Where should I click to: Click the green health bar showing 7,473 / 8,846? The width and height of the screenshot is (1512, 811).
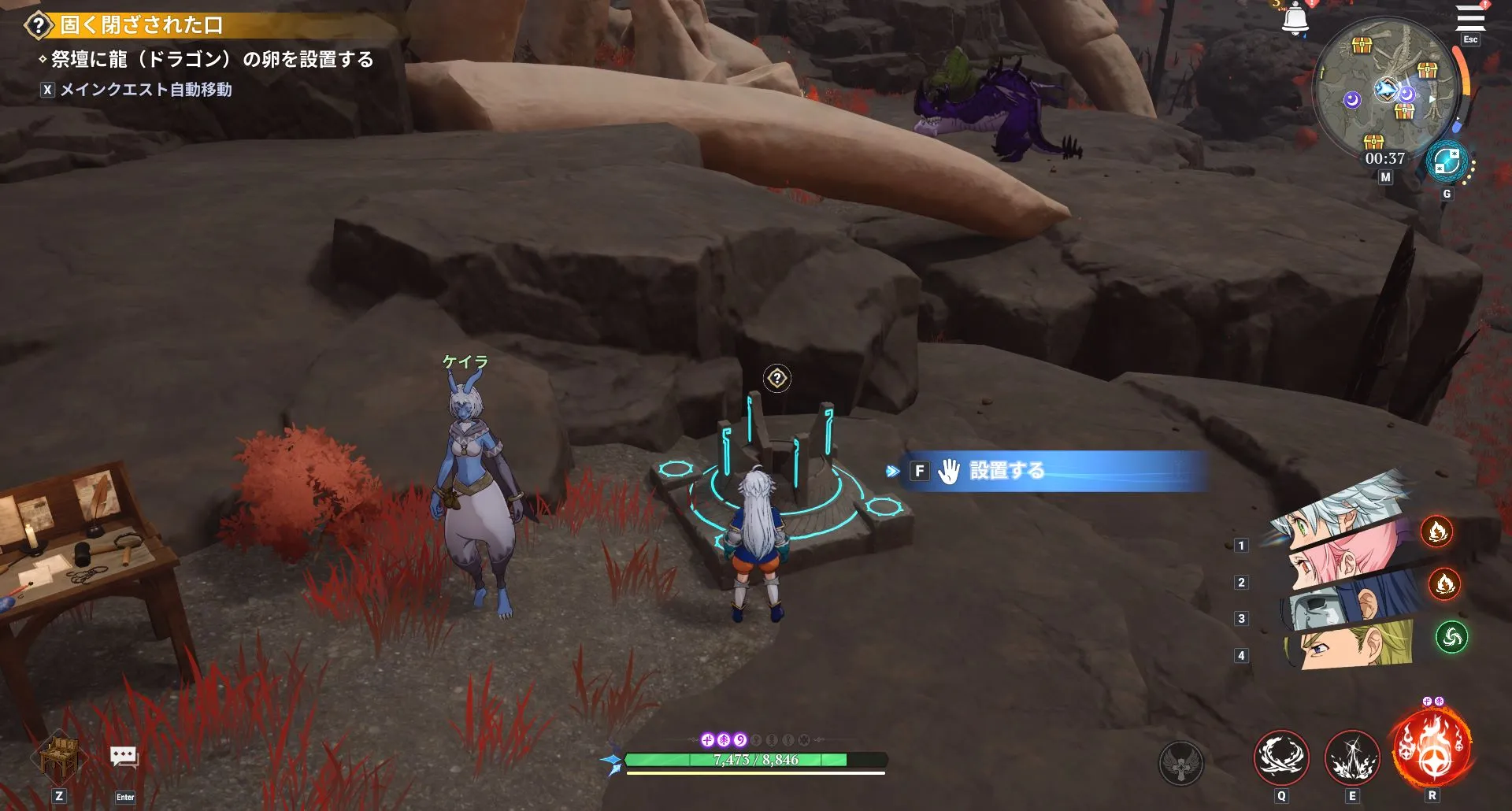[758, 761]
